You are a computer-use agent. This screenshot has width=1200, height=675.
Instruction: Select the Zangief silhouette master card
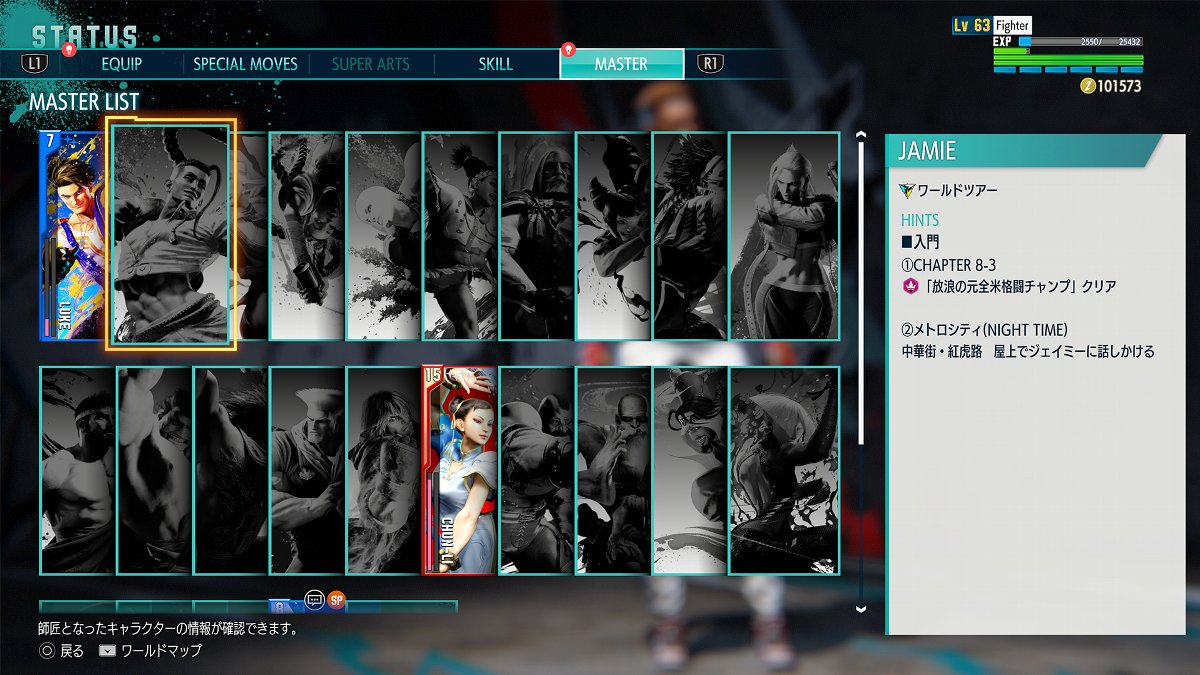[537, 470]
